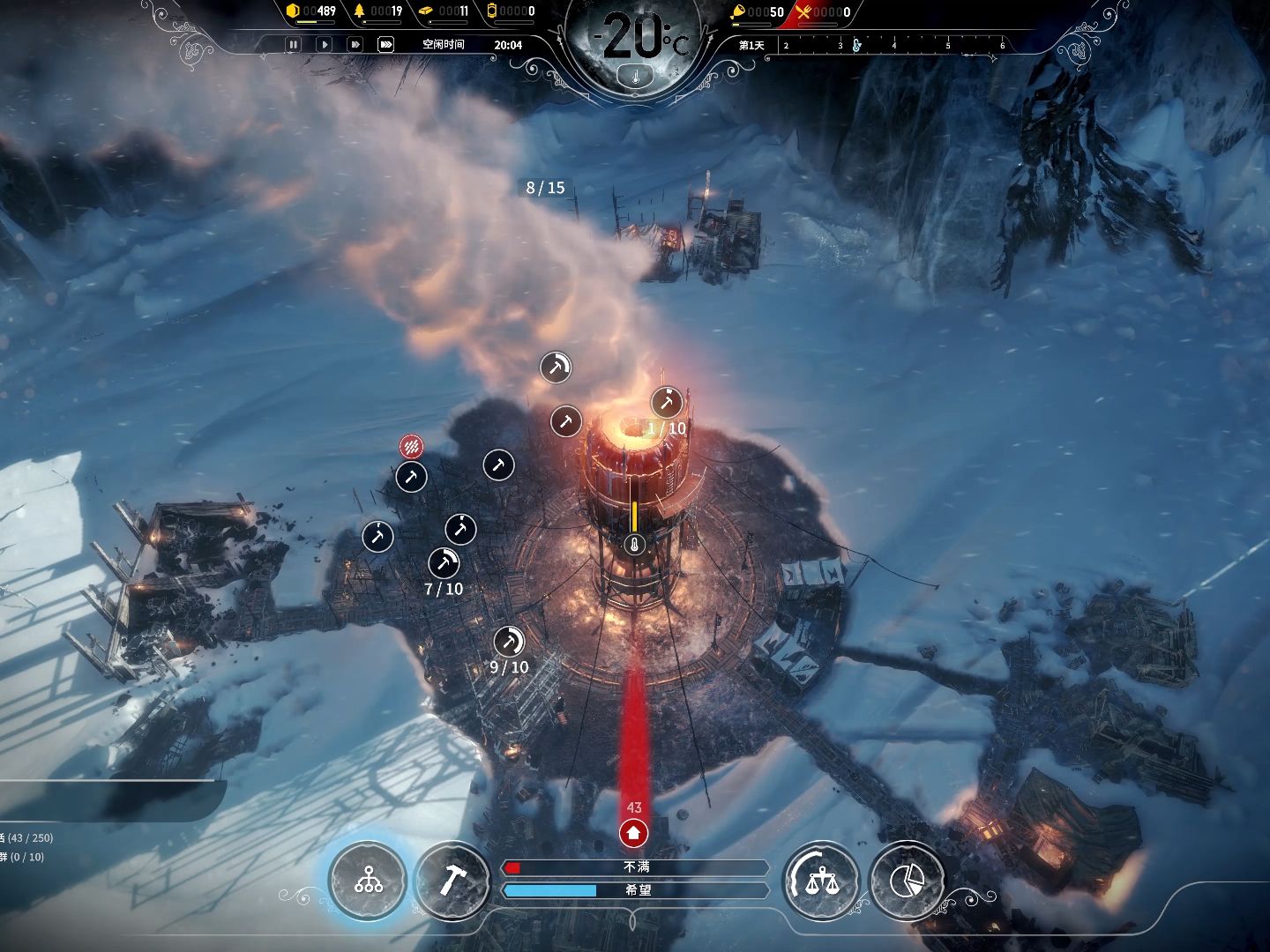Image resolution: width=1270 pixels, height=952 pixels.
Task: Select the construction marker labeled 1 / 10
Action: click(667, 403)
